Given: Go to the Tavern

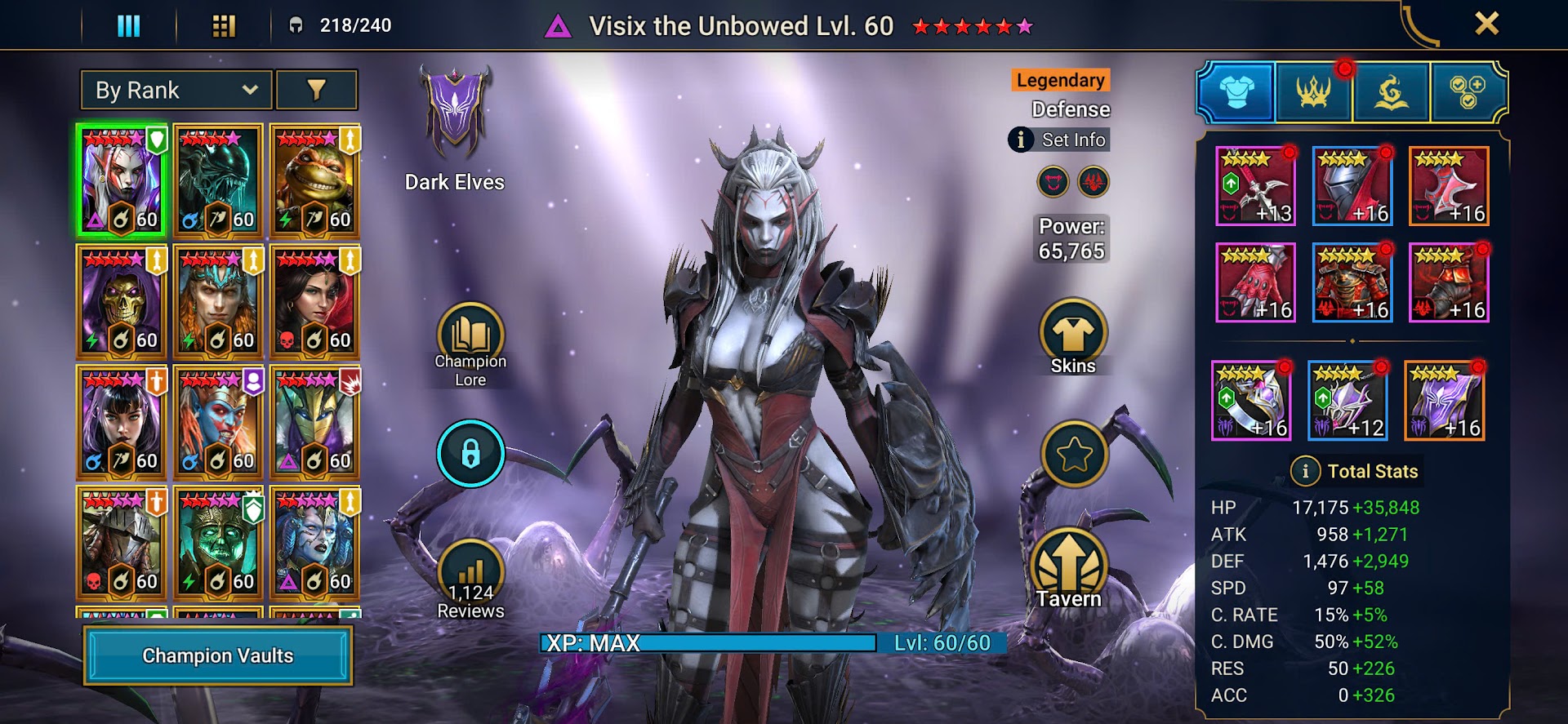Looking at the screenshot, I should tap(1069, 571).
